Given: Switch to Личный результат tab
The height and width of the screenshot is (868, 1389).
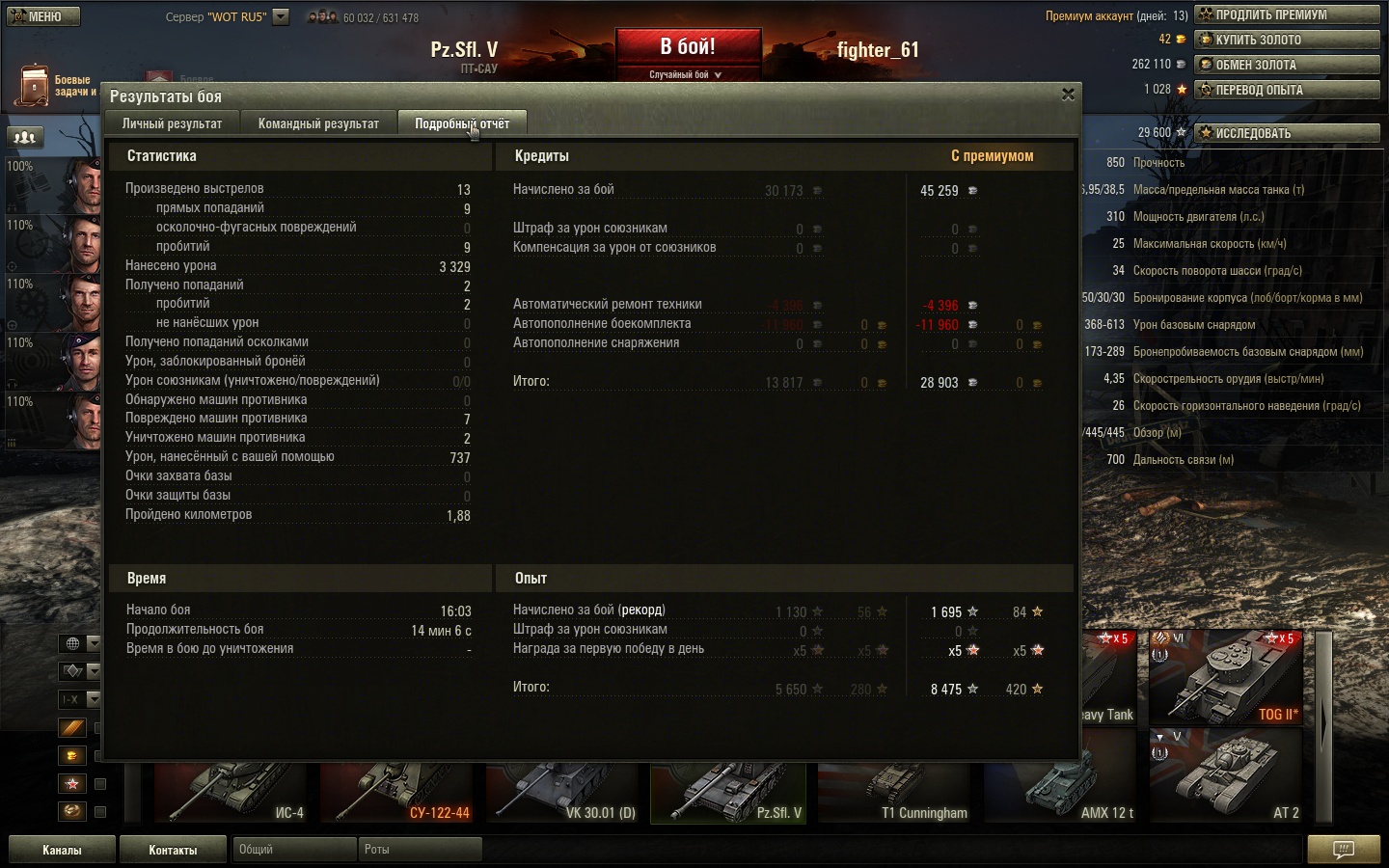Looking at the screenshot, I should (172, 123).
